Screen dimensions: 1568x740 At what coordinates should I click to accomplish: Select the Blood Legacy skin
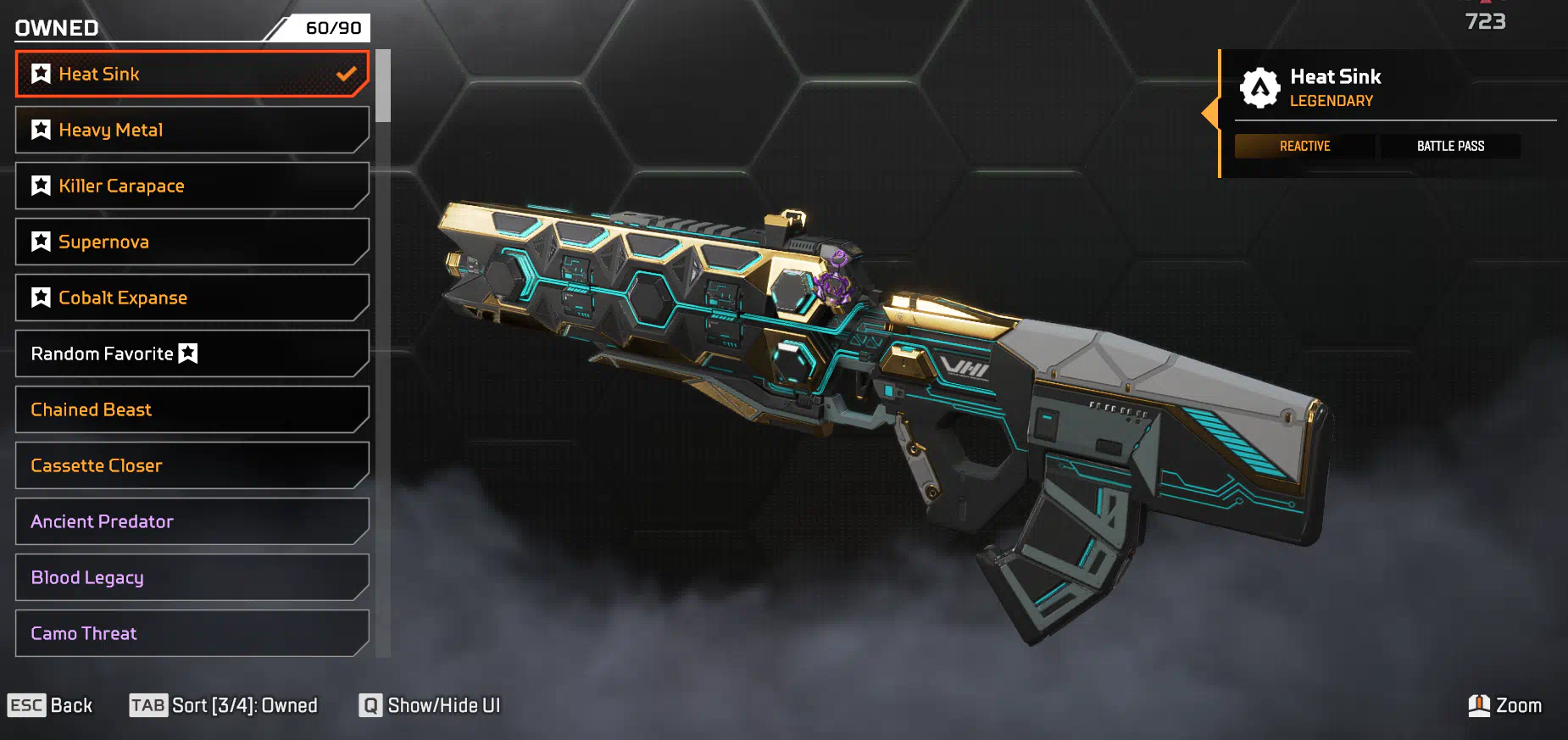click(x=192, y=577)
